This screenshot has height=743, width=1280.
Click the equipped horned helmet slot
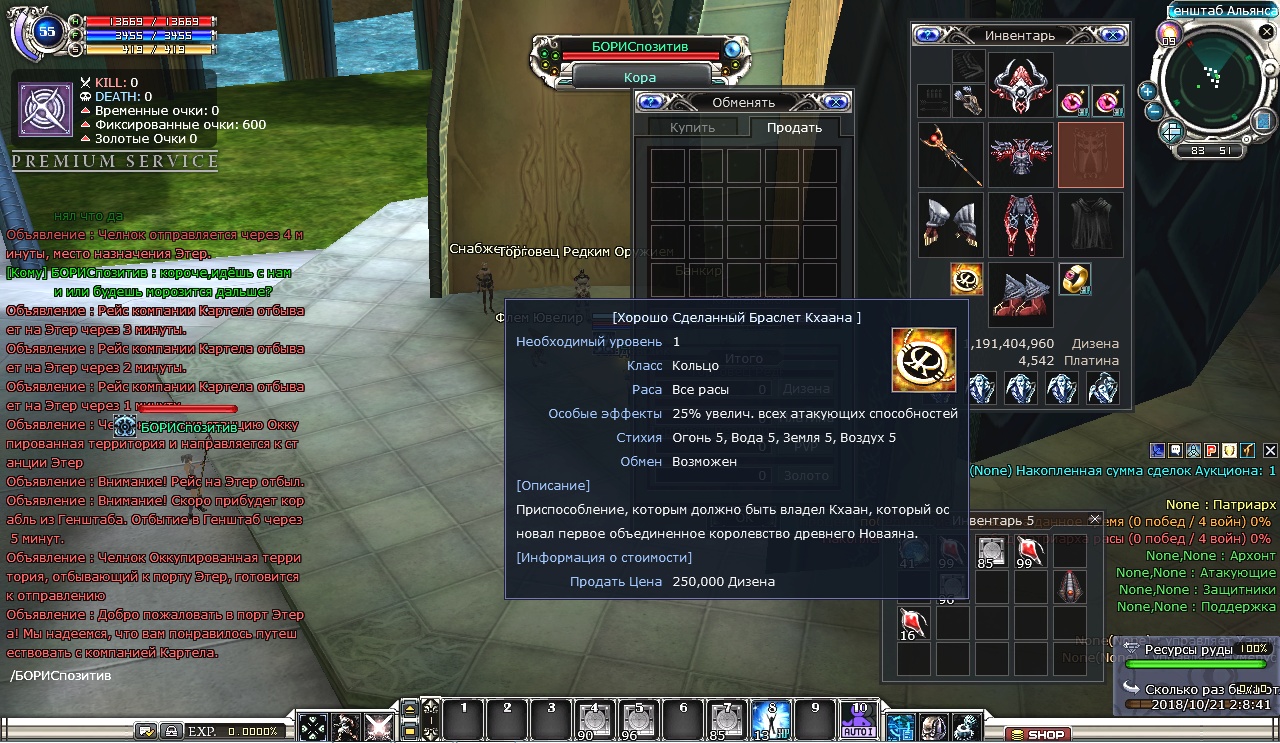click(1020, 85)
